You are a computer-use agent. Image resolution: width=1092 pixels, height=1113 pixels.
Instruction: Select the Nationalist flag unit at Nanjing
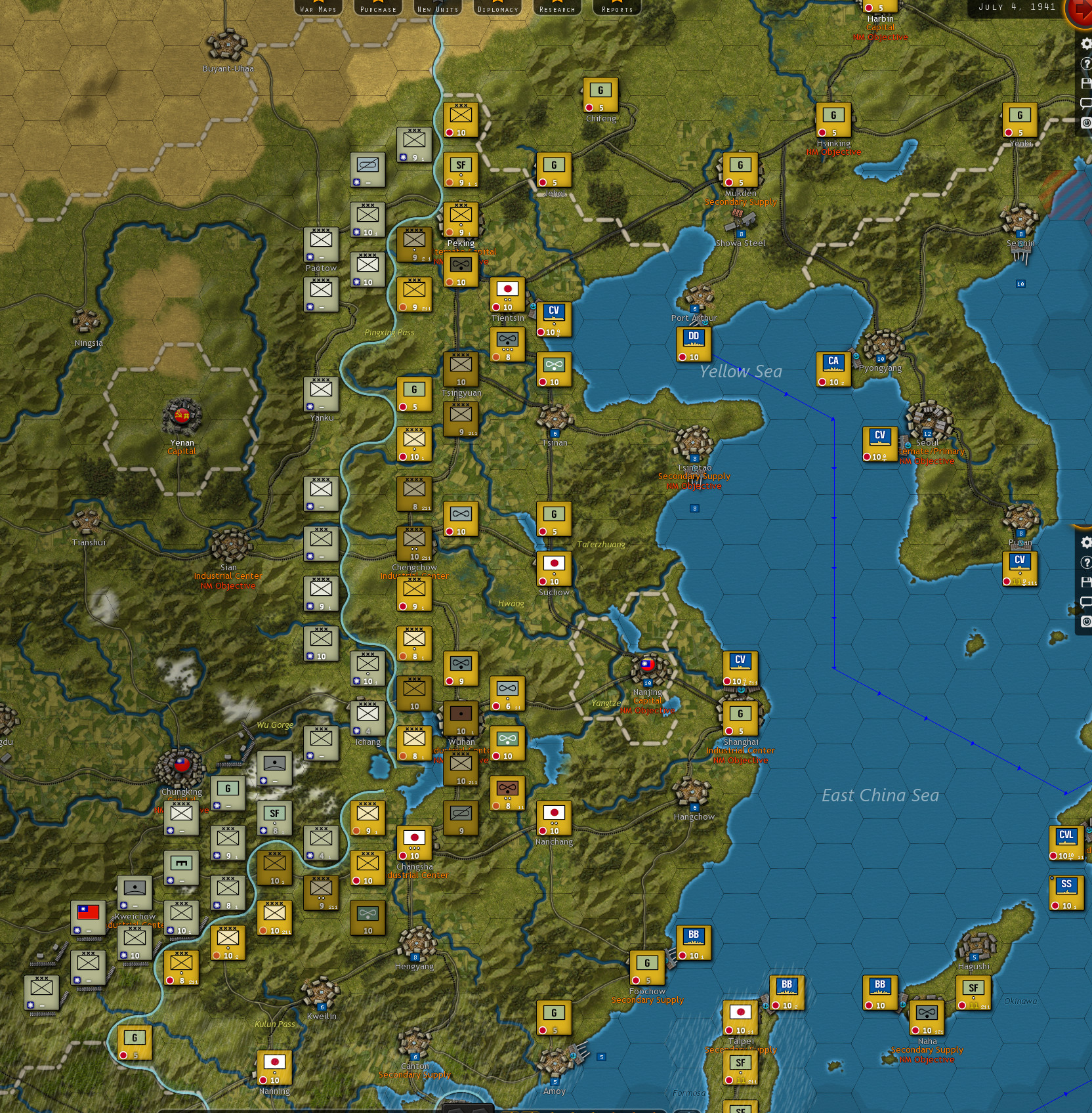[647, 665]
